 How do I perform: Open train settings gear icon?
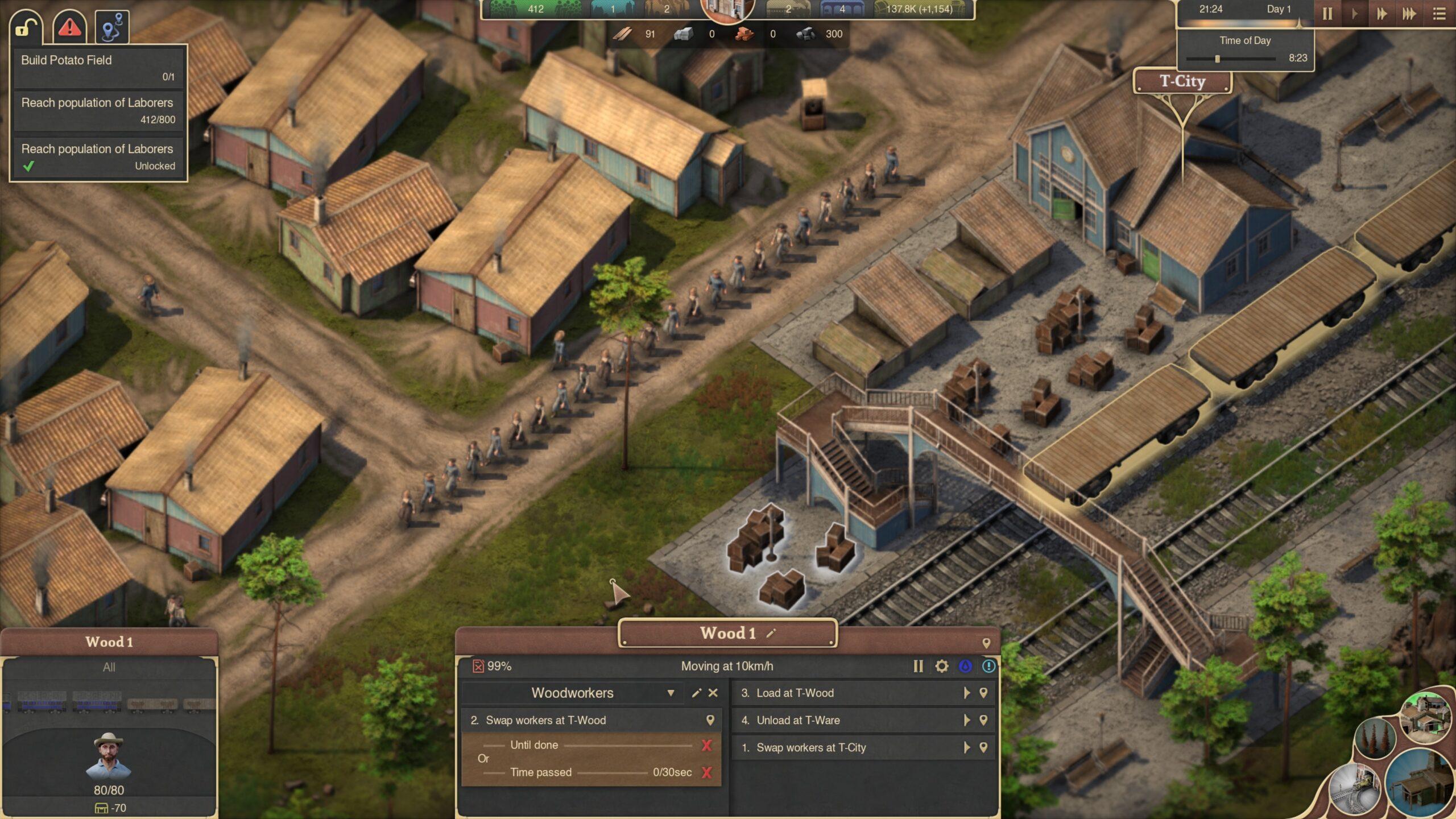[942, 666]
